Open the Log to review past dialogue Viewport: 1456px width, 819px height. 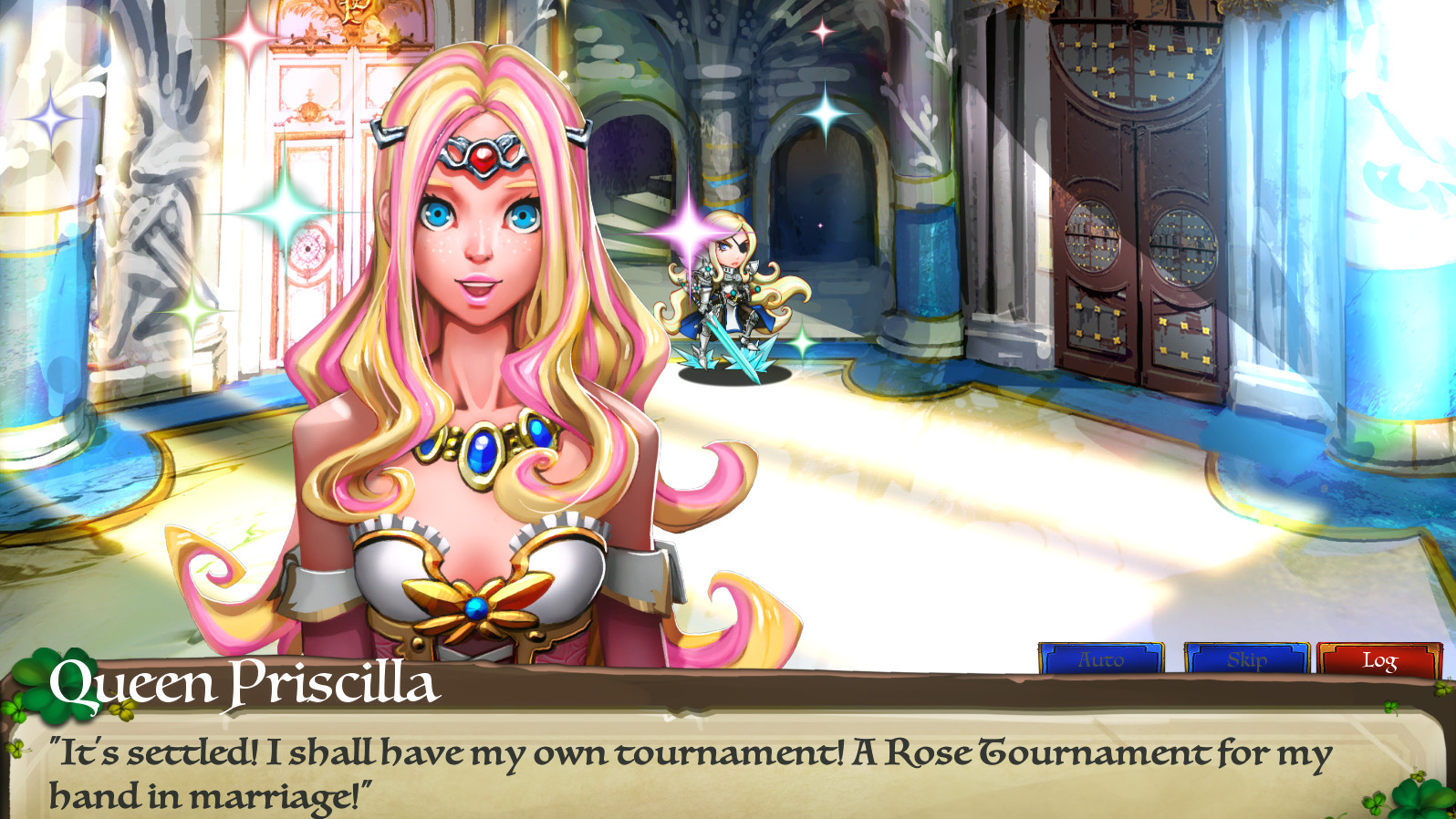point(1379,658)
